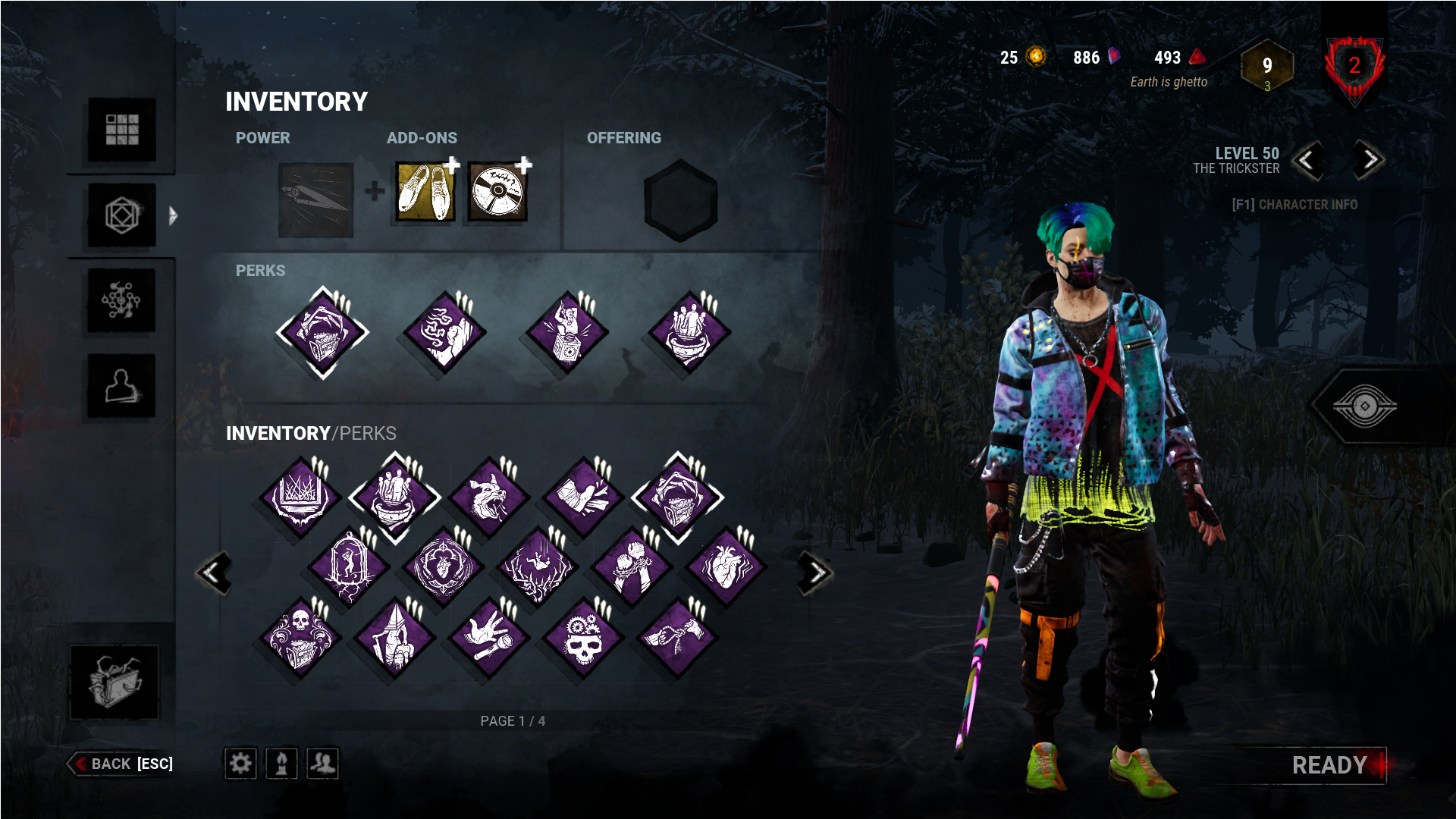Open settings with the gear icon
Image resolution: width=1456 pixels, height=819 pixels.
coord(240,764)
